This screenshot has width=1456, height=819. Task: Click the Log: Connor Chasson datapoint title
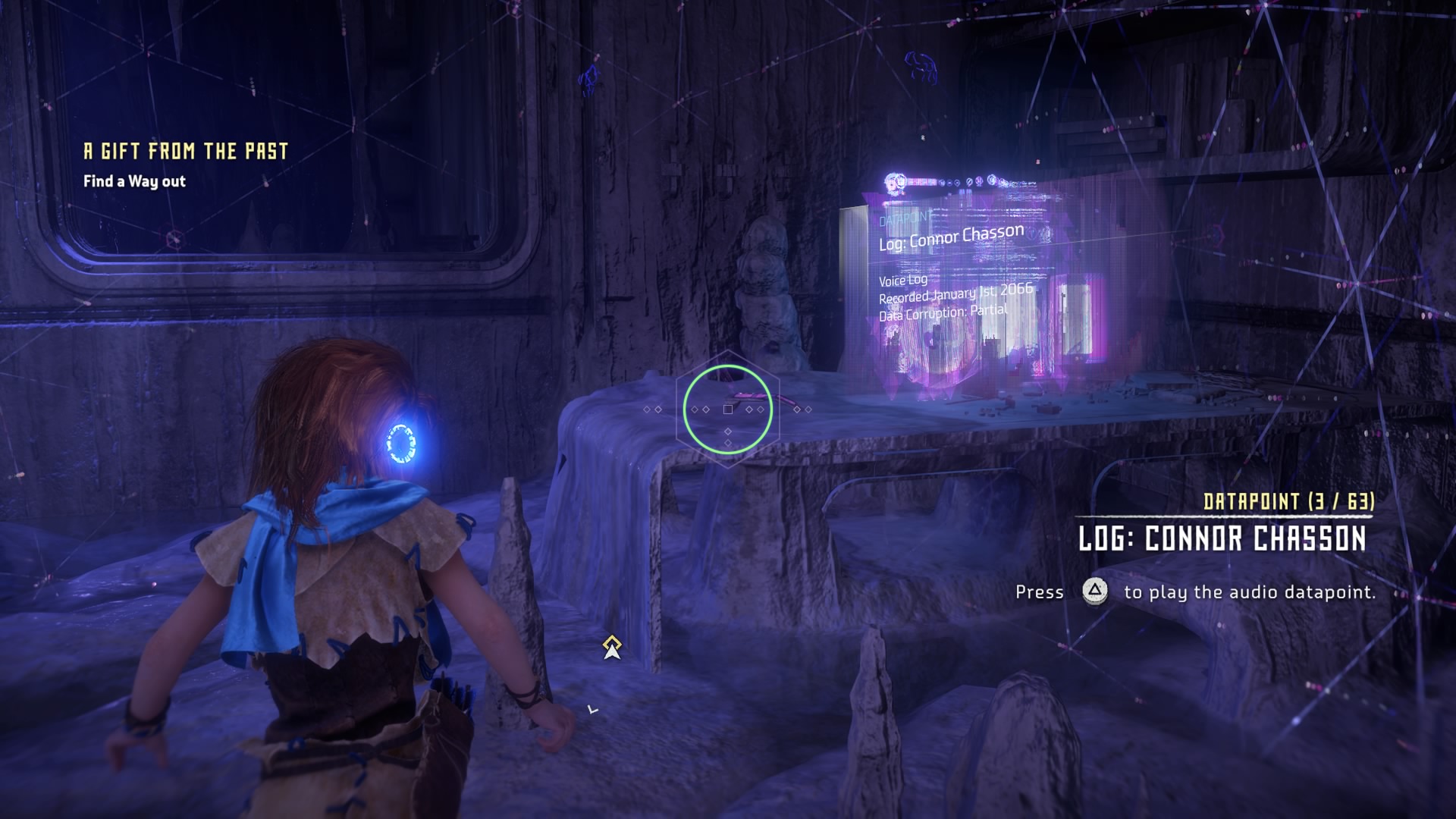coord(1222,539)
